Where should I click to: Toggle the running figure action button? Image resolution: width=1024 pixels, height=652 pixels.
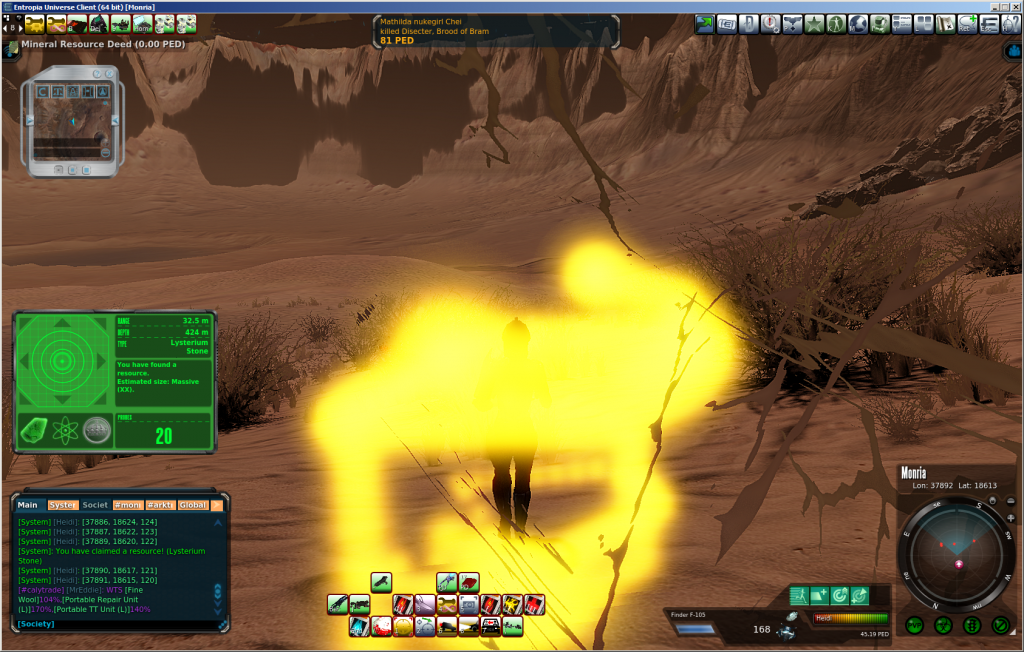[x=798, y=596]
